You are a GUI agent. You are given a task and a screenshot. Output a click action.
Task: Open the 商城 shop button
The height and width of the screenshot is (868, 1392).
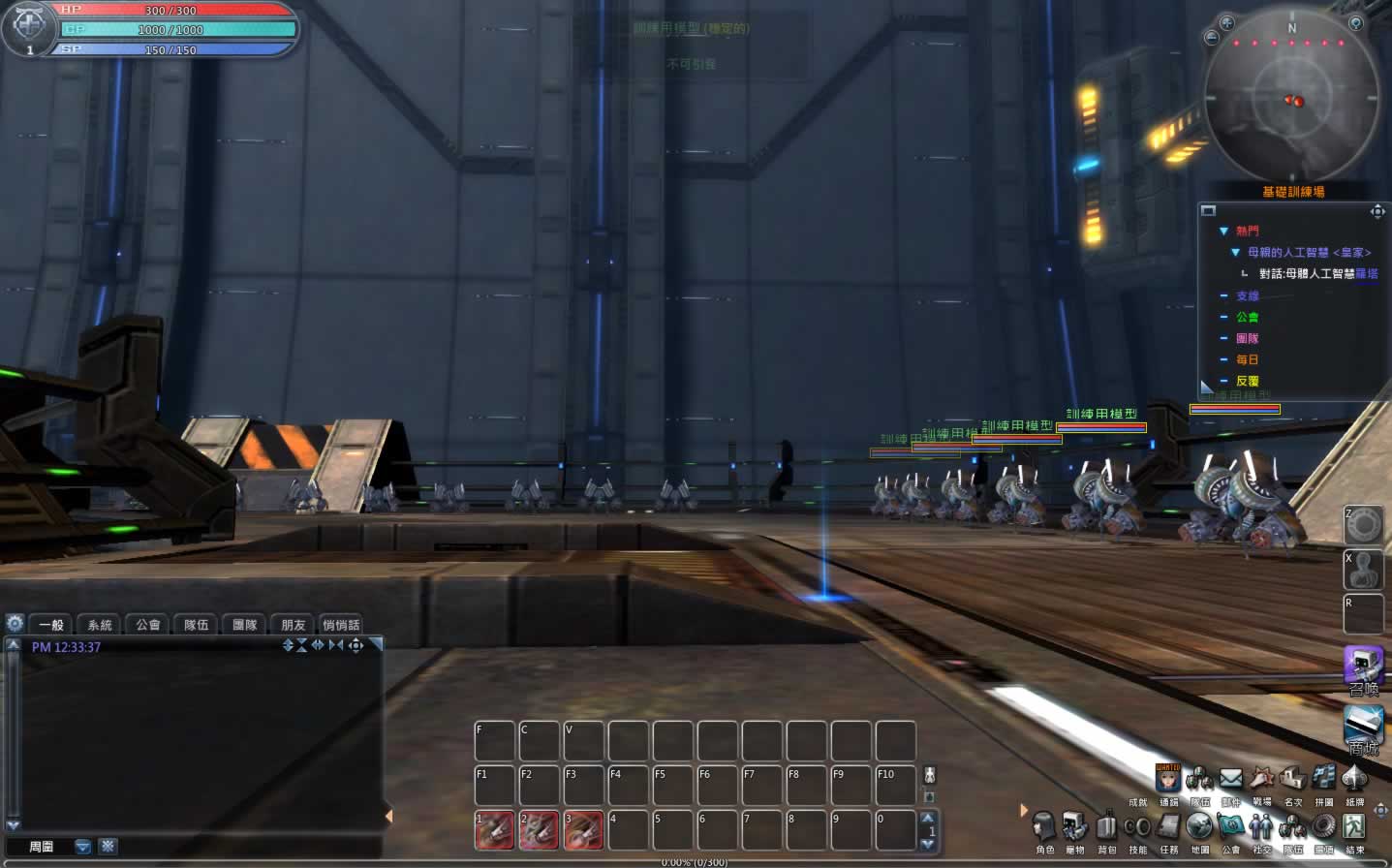click(1363, 728)
